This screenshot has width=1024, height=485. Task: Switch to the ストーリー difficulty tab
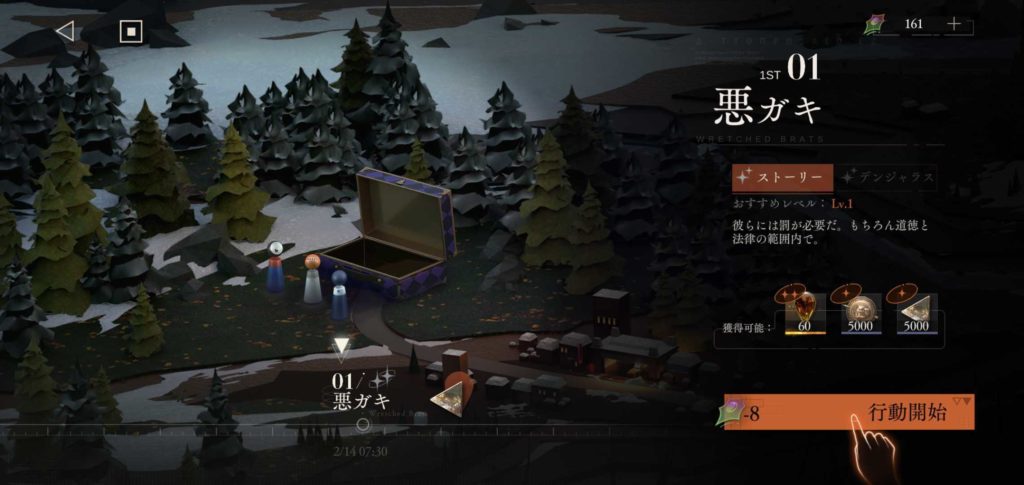781,178
